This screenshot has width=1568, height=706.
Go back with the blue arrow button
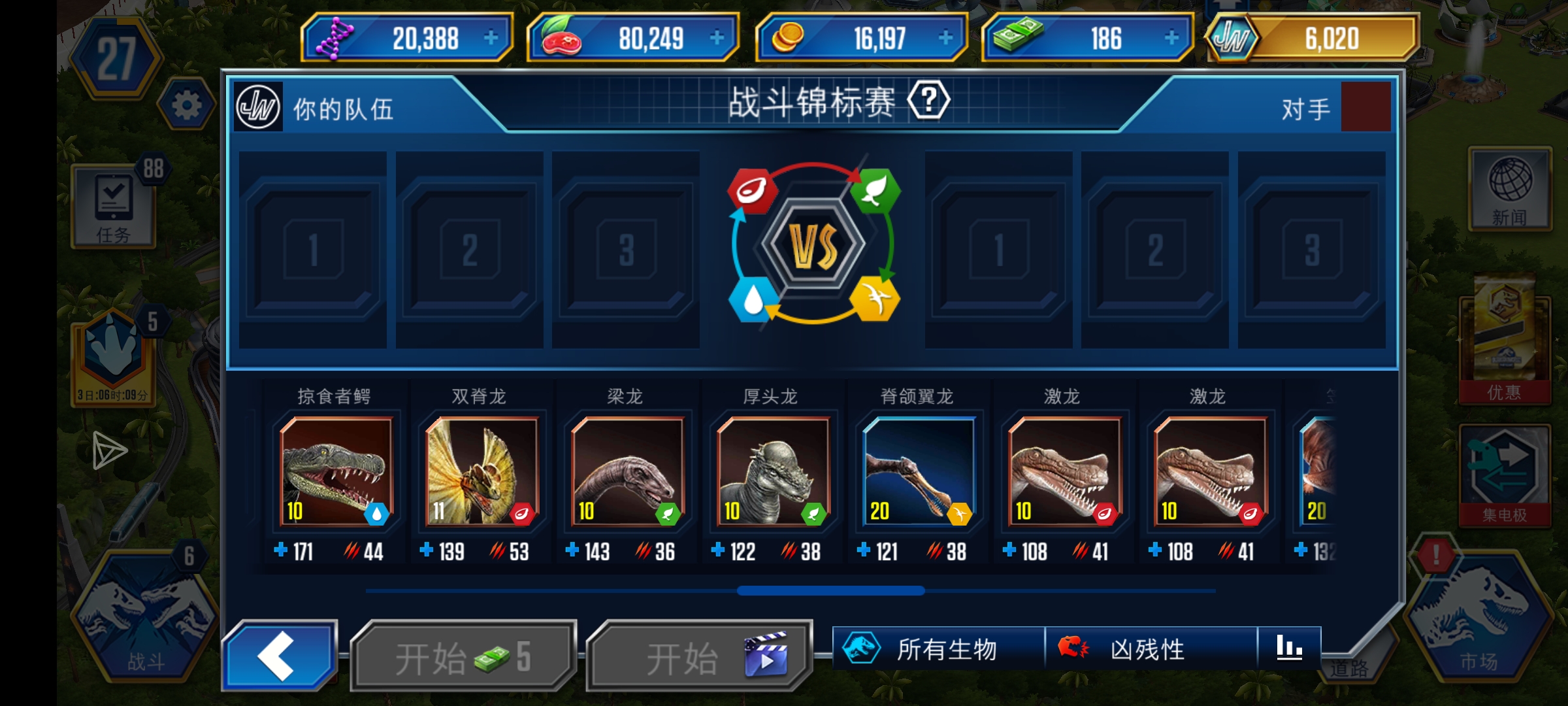coord(280,656)
